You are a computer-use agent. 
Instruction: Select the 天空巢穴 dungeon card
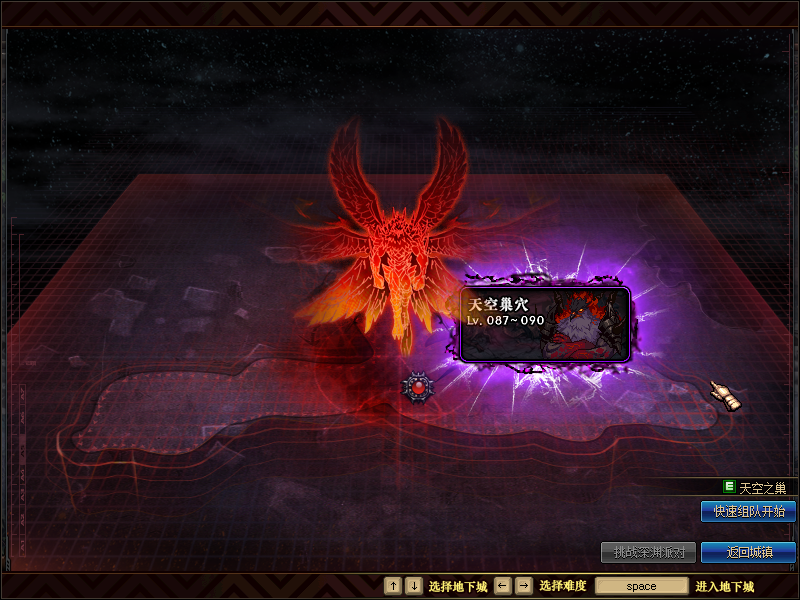pyautogui.click(x=545, y=324)
